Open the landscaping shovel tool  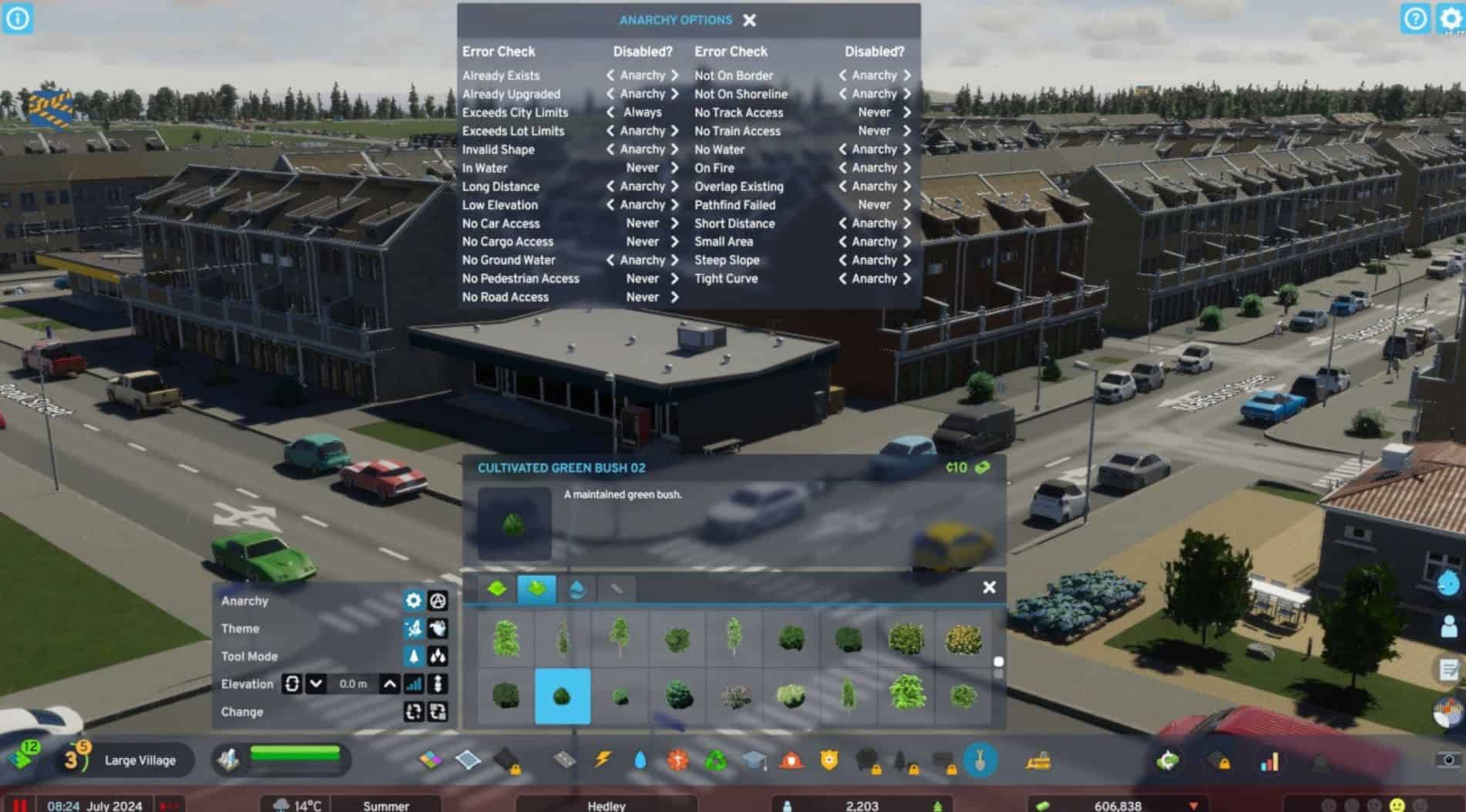[980, 761]
